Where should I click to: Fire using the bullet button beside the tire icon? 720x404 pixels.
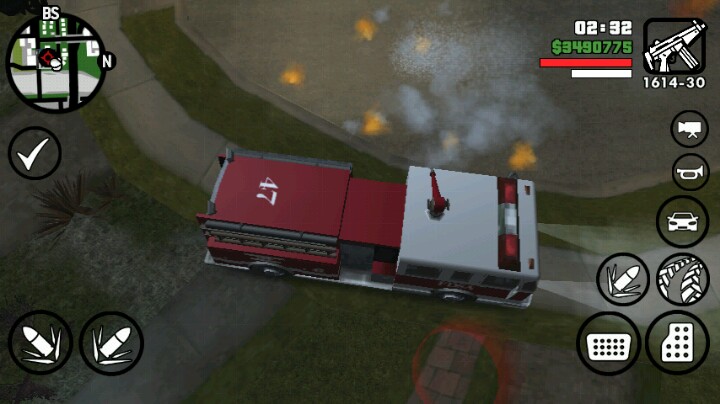[622, 279]
